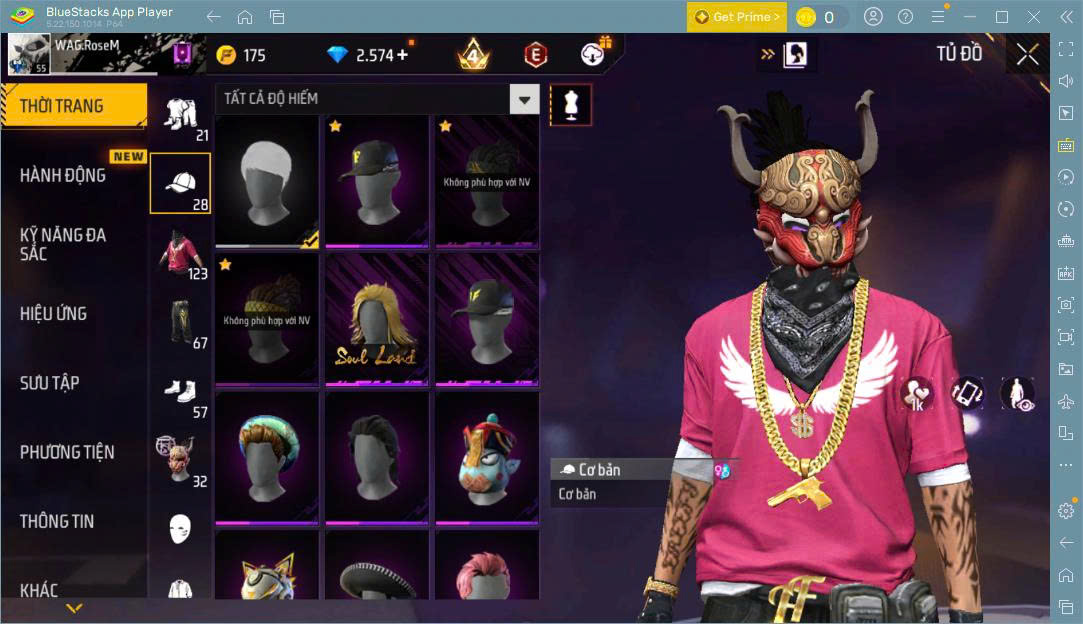Pick the white shoes category
This screenshot has width=1083, height=624.
180,391
